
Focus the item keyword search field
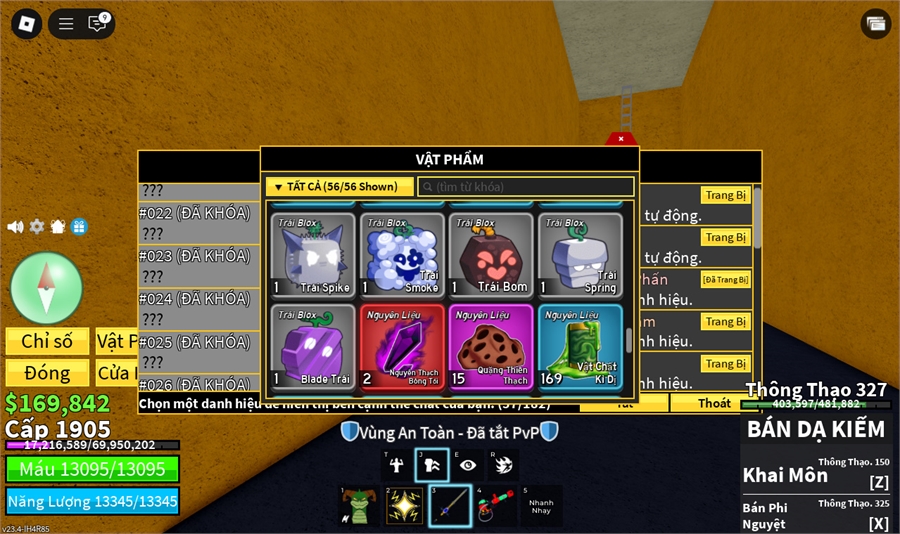[x=526, y=187]
